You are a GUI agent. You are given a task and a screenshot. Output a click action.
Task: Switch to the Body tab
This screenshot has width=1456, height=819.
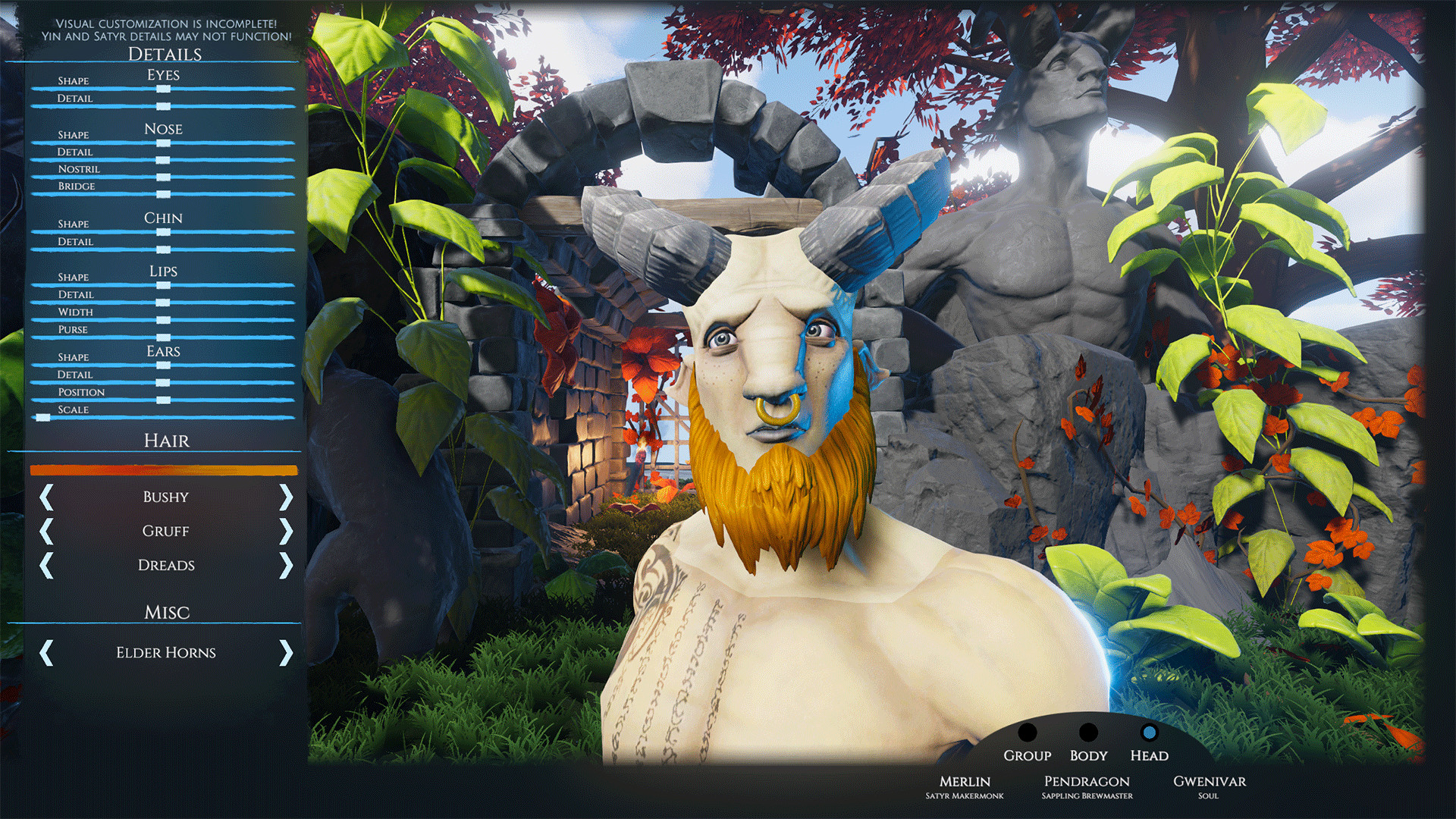pos(1088,733)
